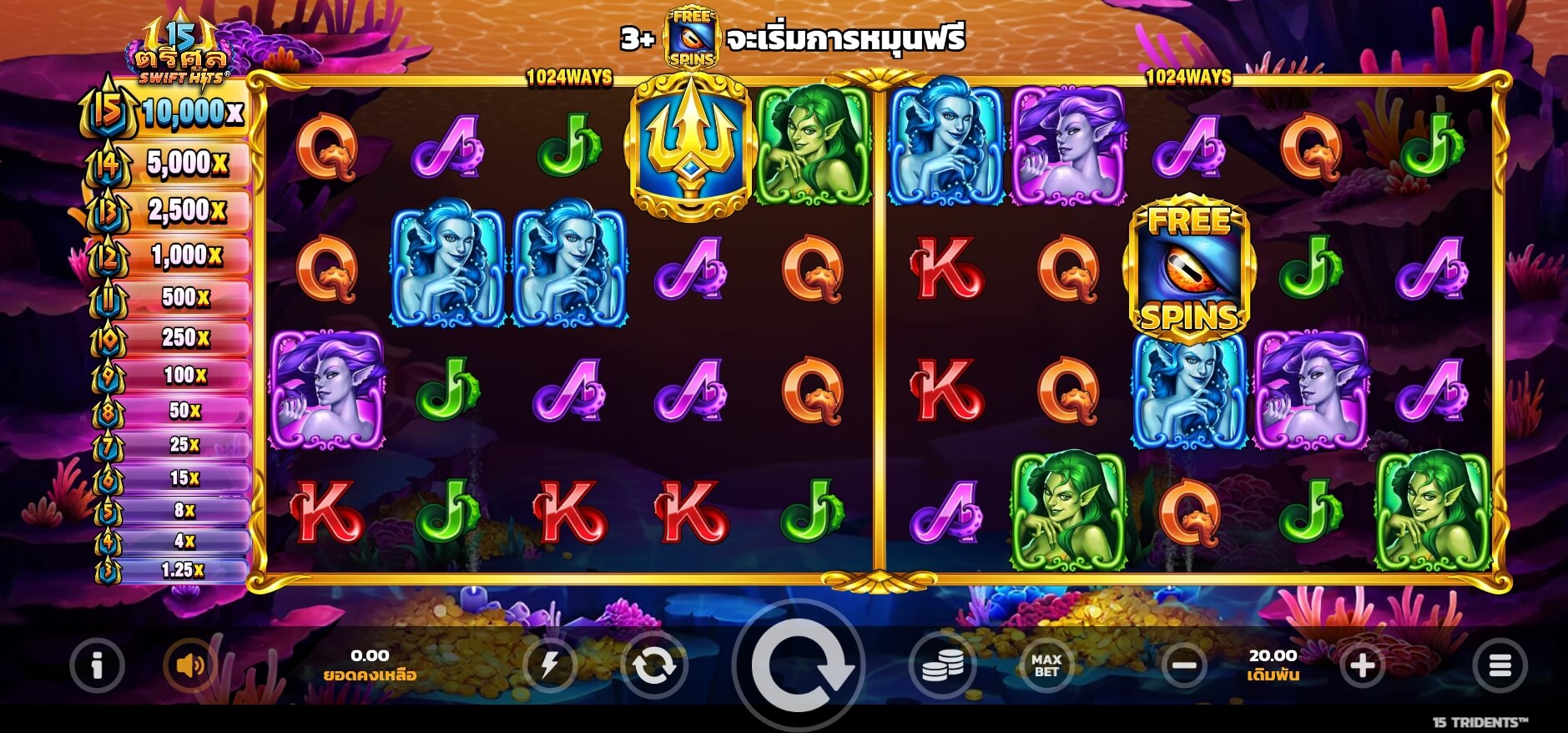Increase the bet with the plus button
1568x733 pixels.
click(1362, 665)
